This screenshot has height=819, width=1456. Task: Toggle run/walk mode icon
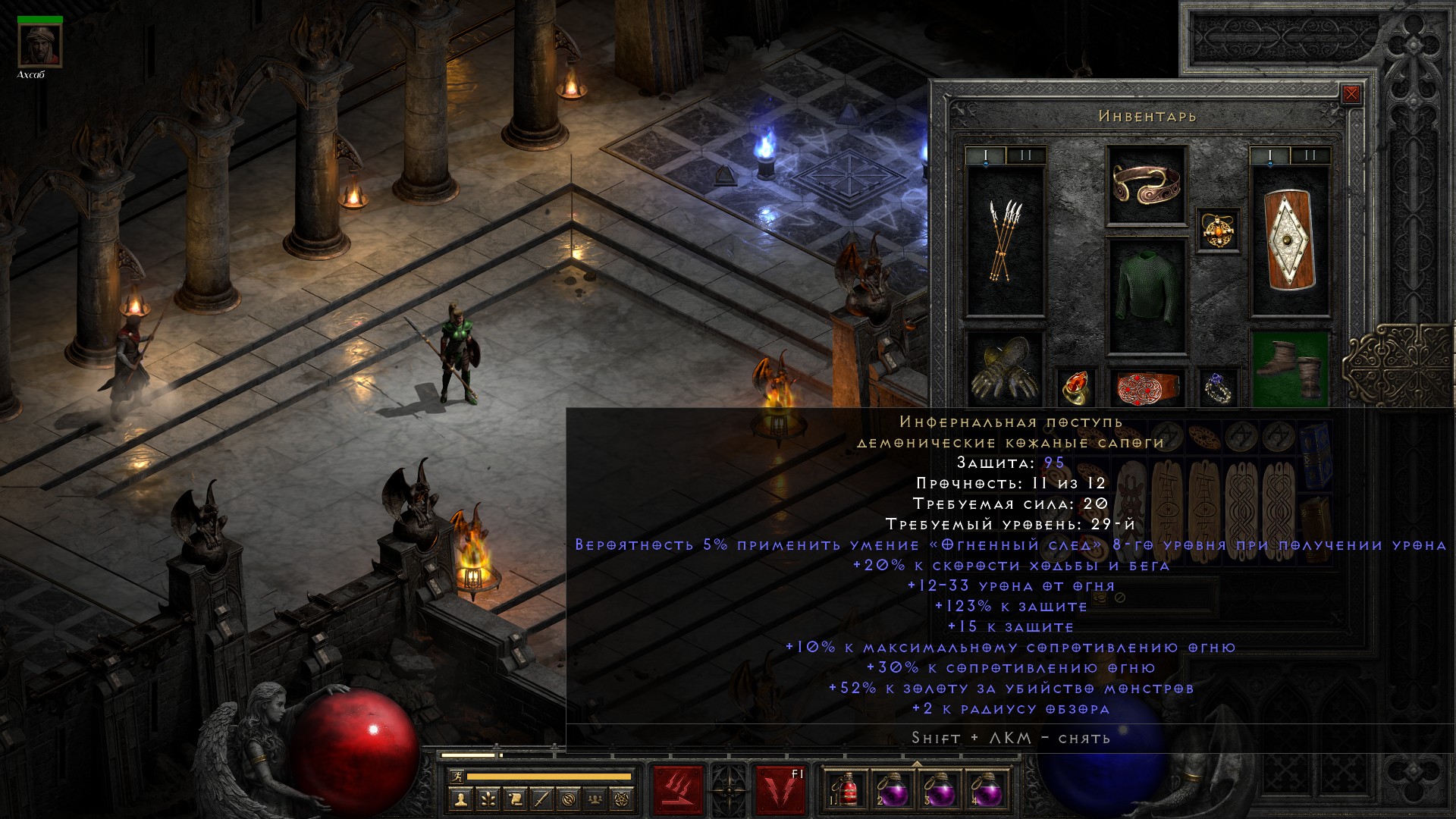(455, 777)
